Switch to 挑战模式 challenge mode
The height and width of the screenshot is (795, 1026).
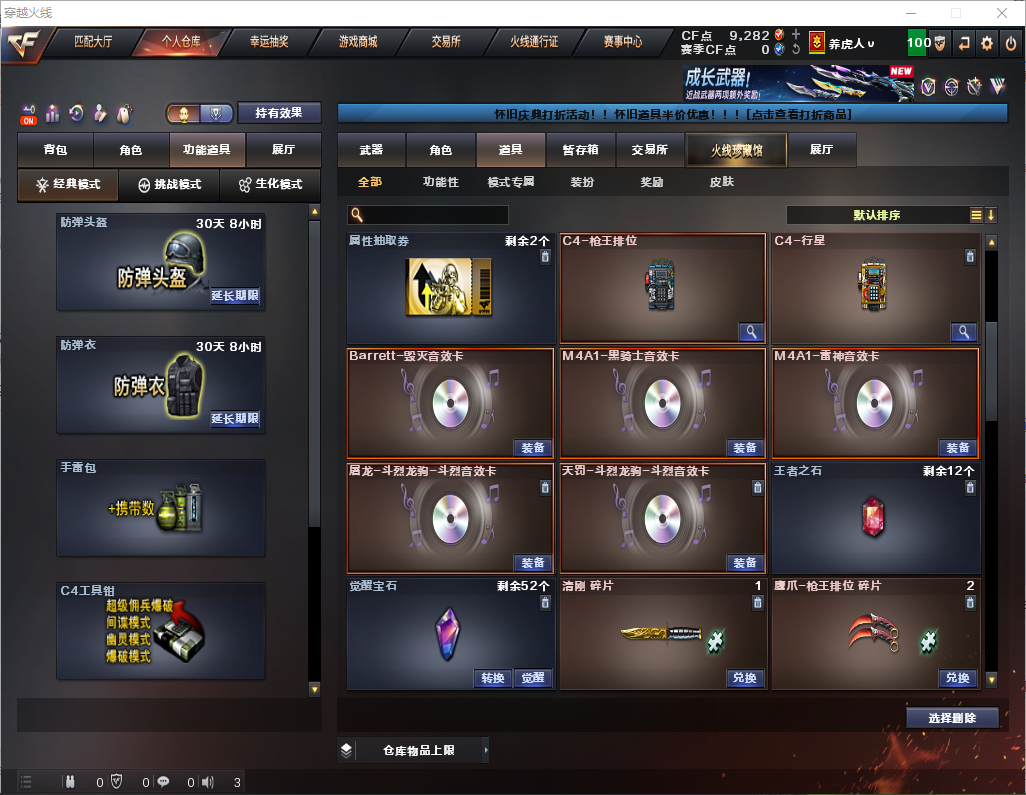click(170, 185)
